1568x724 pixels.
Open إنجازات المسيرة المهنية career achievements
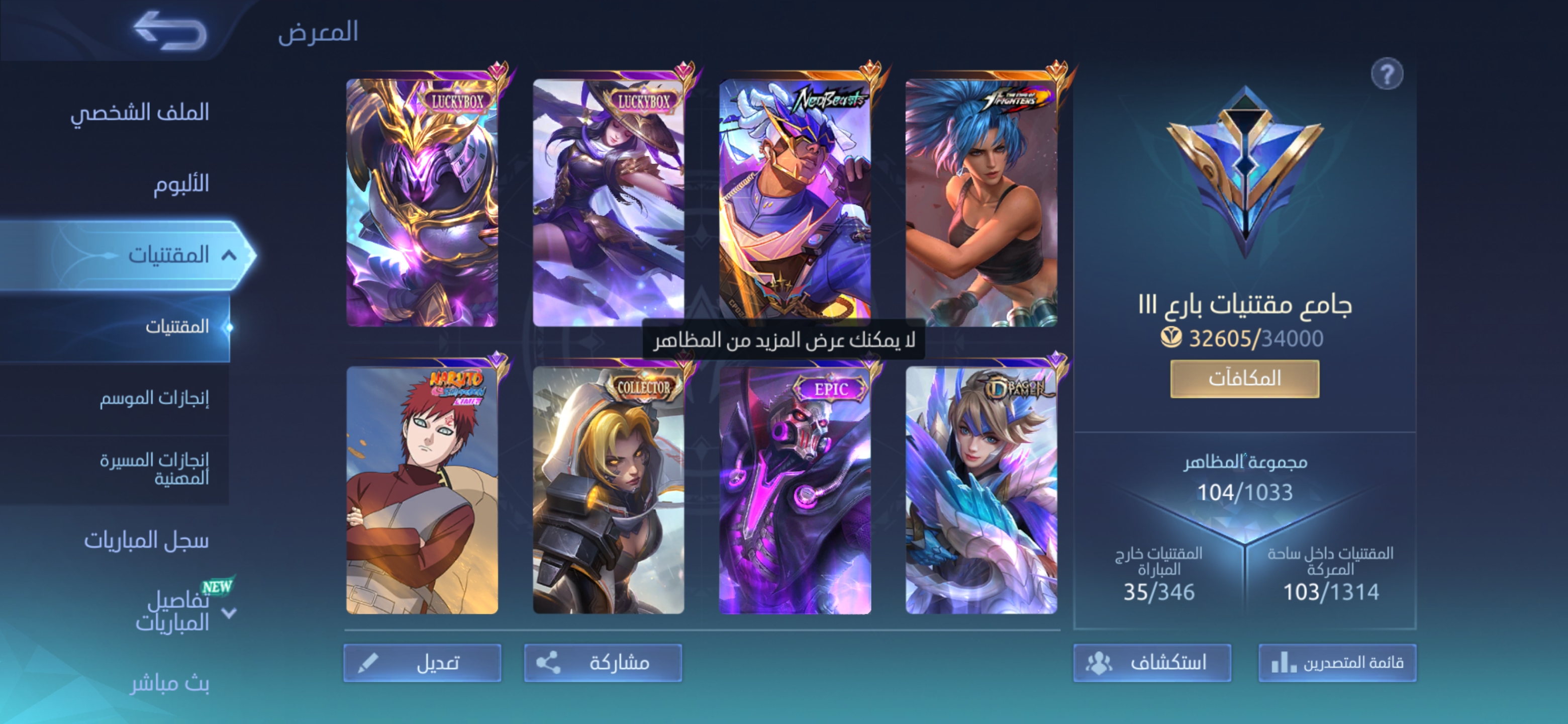click(x=154, y=468)
